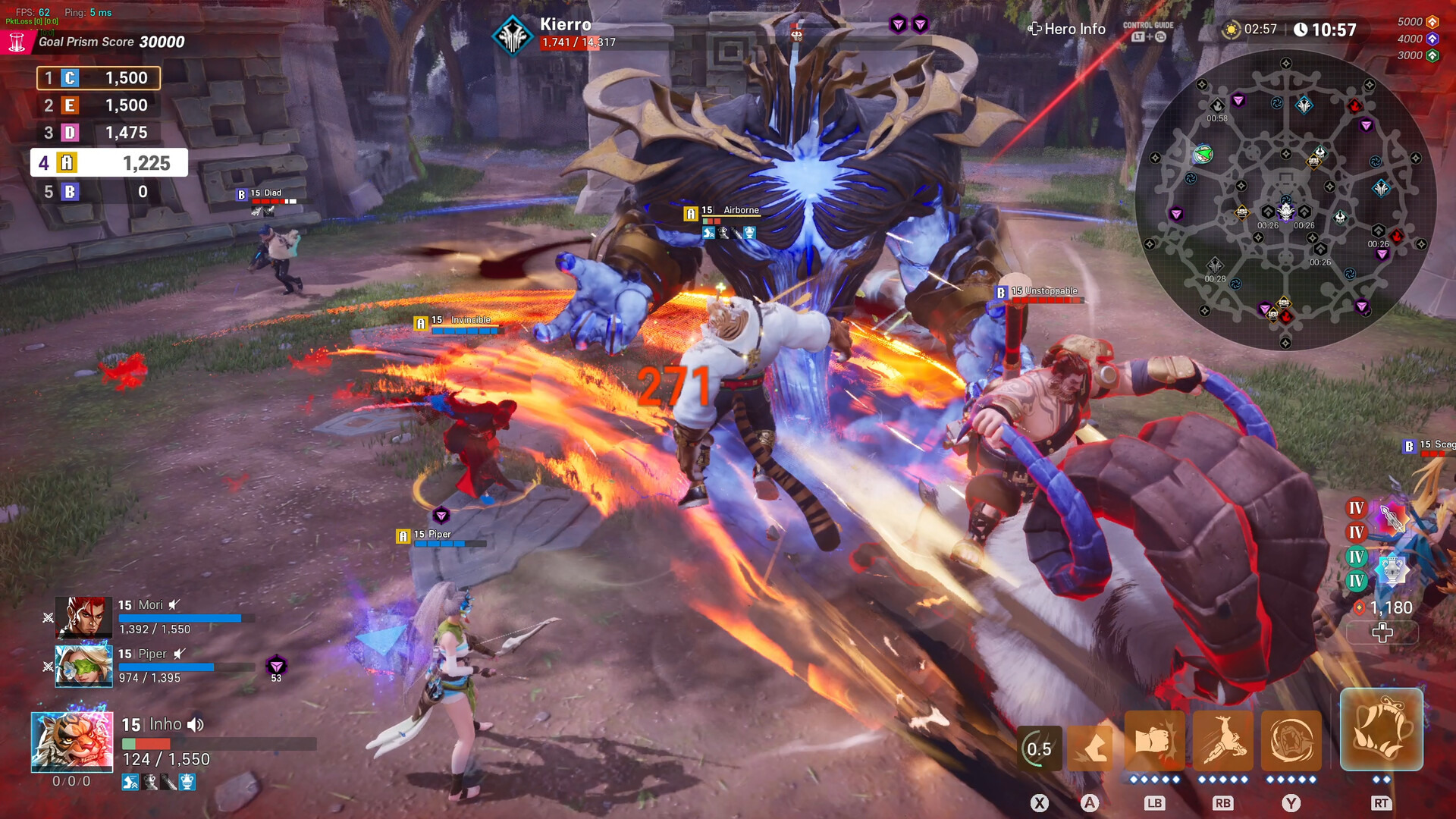Select the A dodge boot ability icon
The image size is (1456, 819).
coord(1090,747)
